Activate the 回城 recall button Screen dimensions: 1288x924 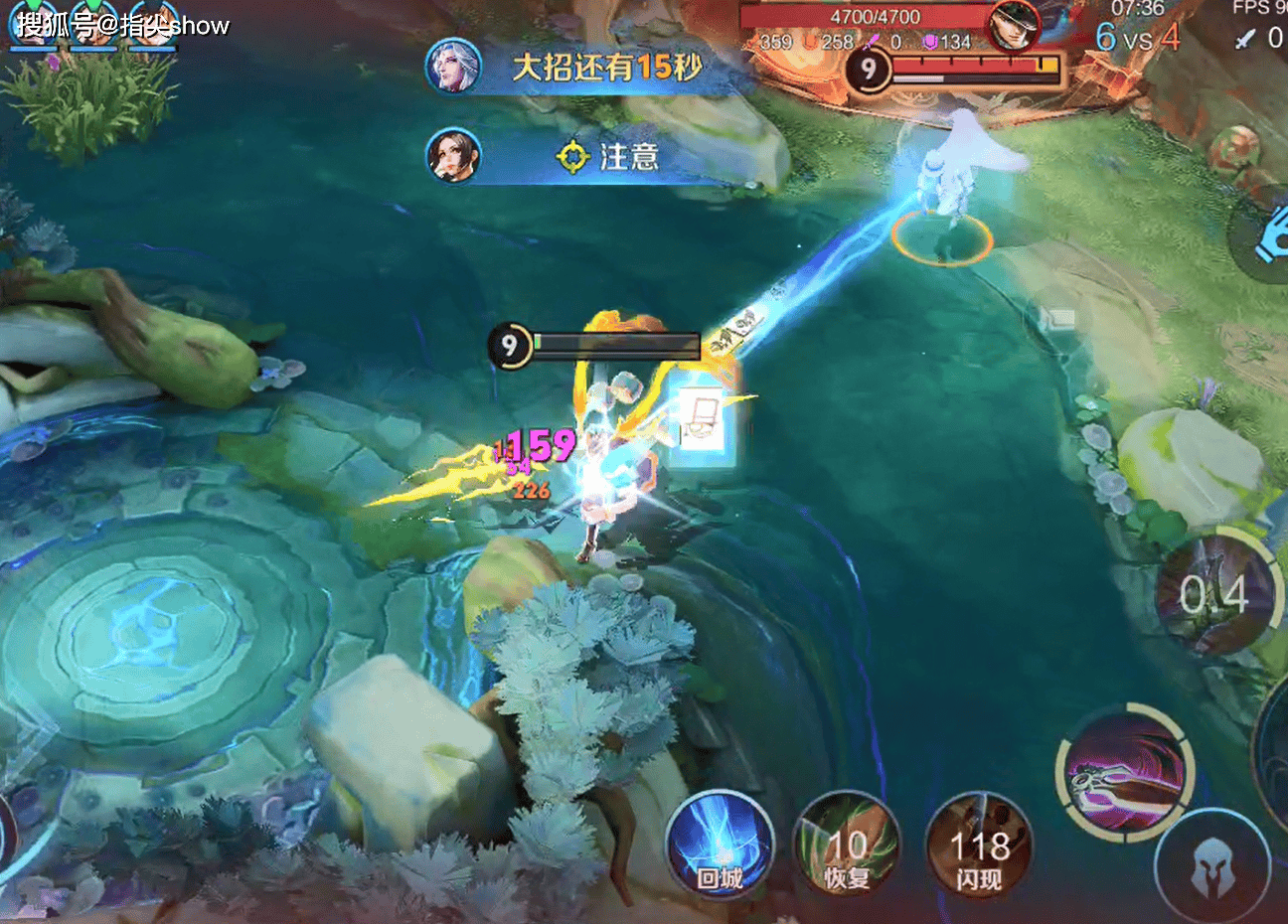tap(720, 845)
